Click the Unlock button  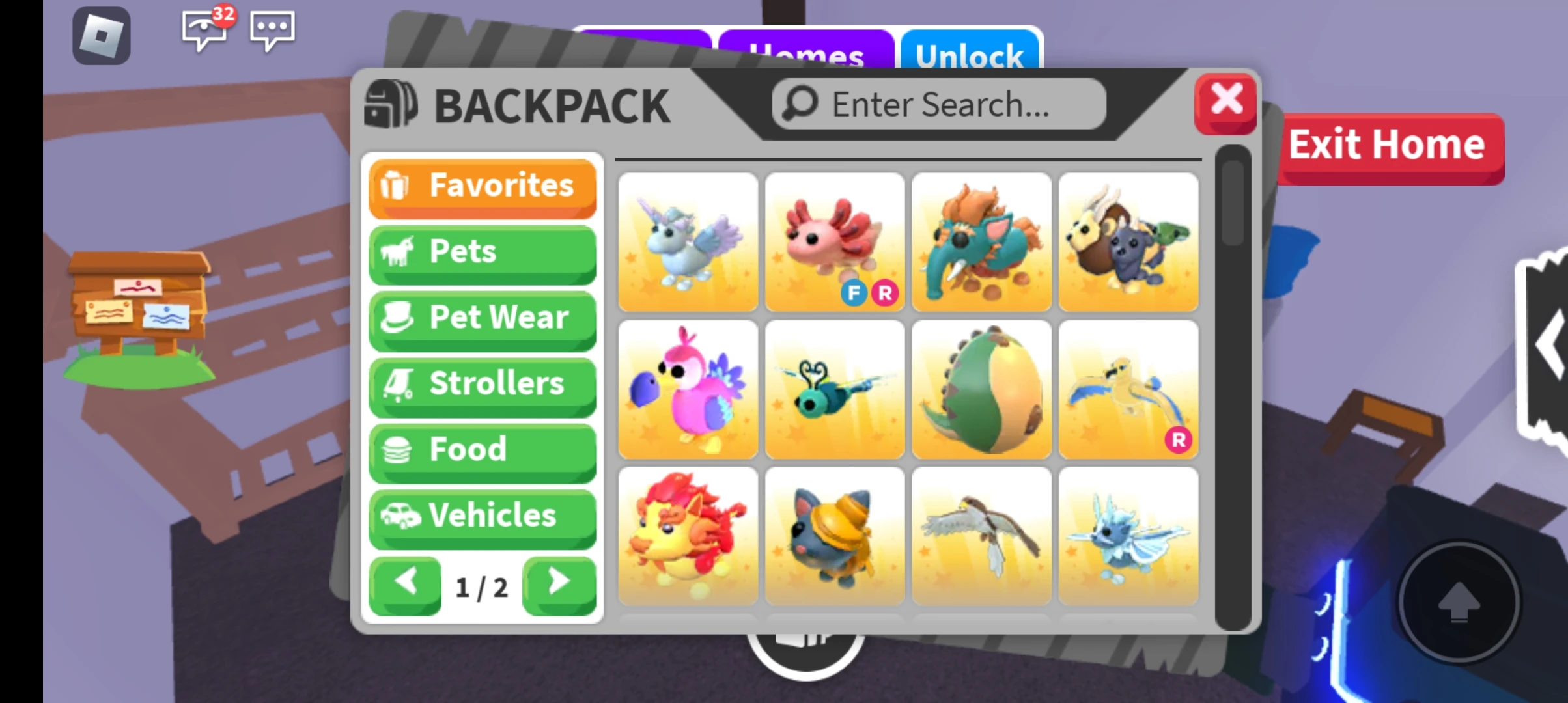pyautogui.click(x=970, y=55)
